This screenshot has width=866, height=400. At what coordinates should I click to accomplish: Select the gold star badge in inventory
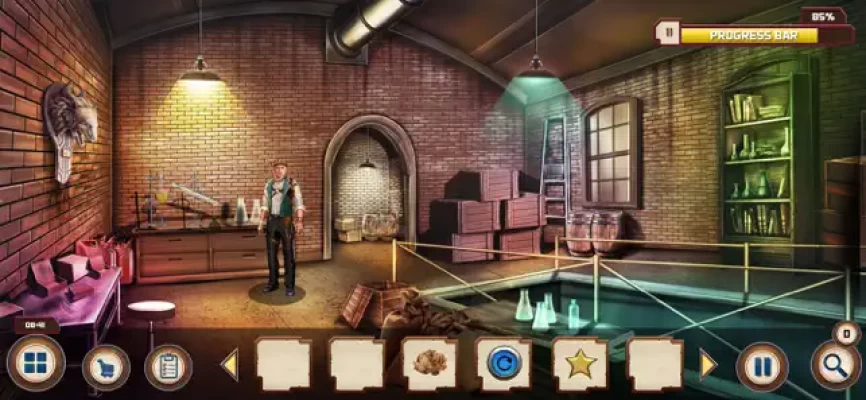coord(580,364)
